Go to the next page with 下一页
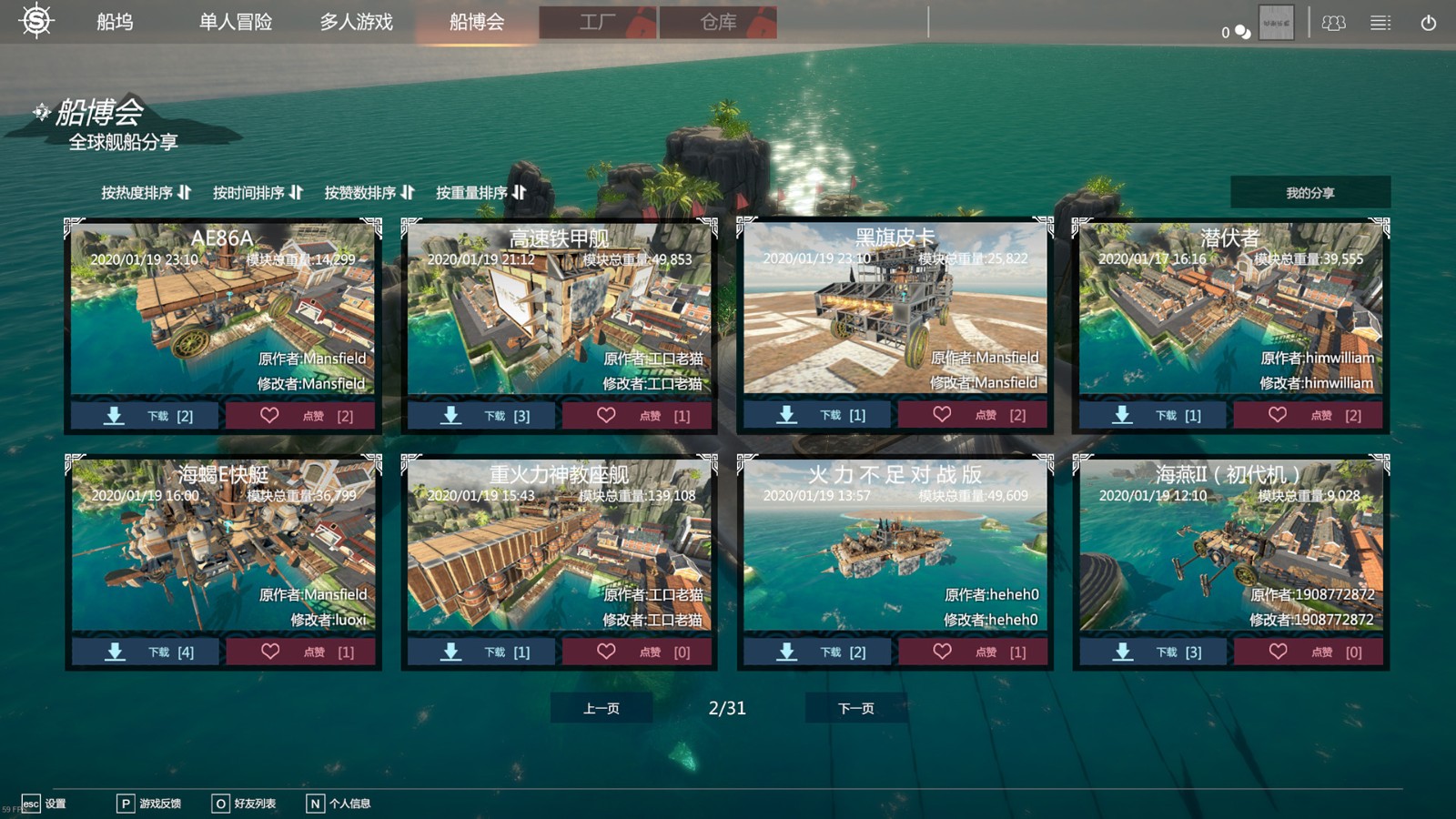 coord(855,707)
